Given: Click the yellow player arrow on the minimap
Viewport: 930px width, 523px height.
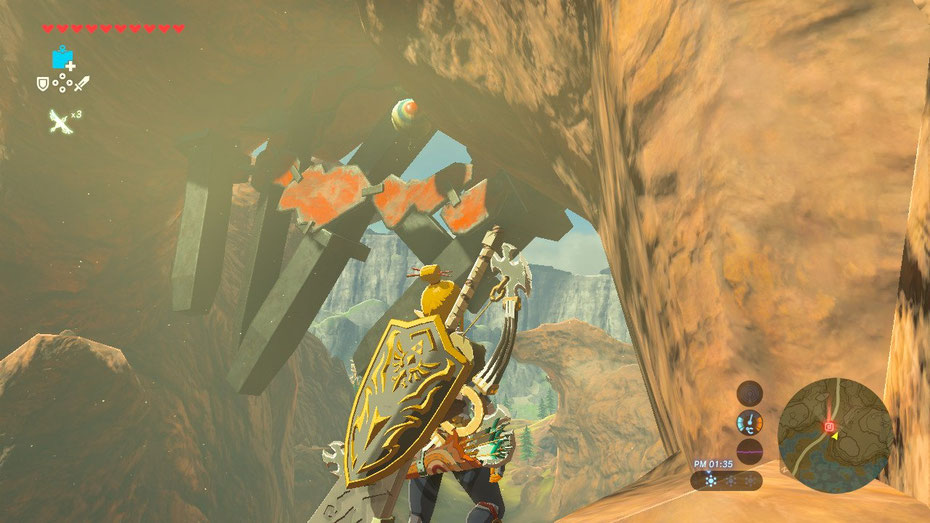Looking at the screenshot, I should tap(836, 435).
